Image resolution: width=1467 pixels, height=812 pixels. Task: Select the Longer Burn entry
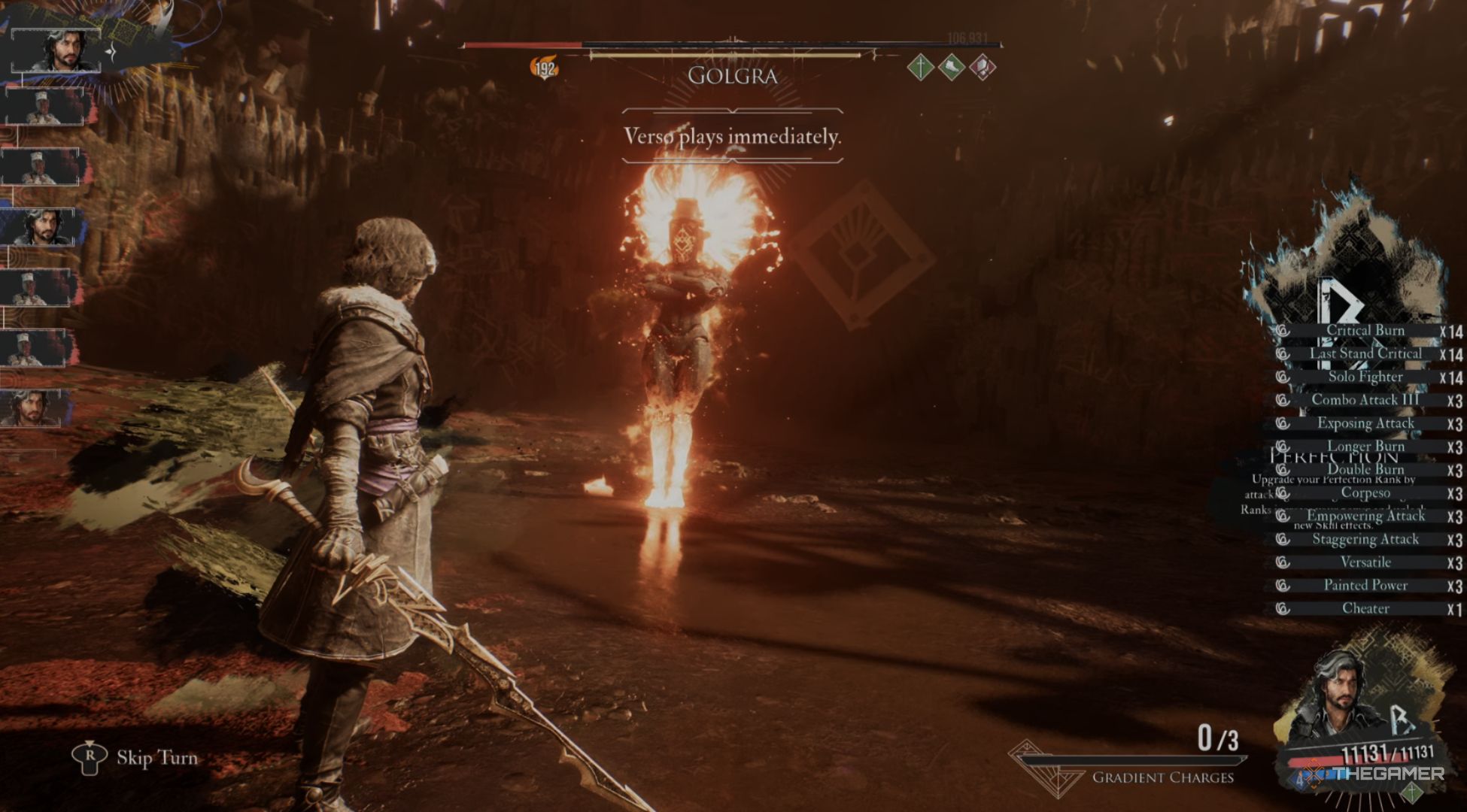tap(1365, 447)
